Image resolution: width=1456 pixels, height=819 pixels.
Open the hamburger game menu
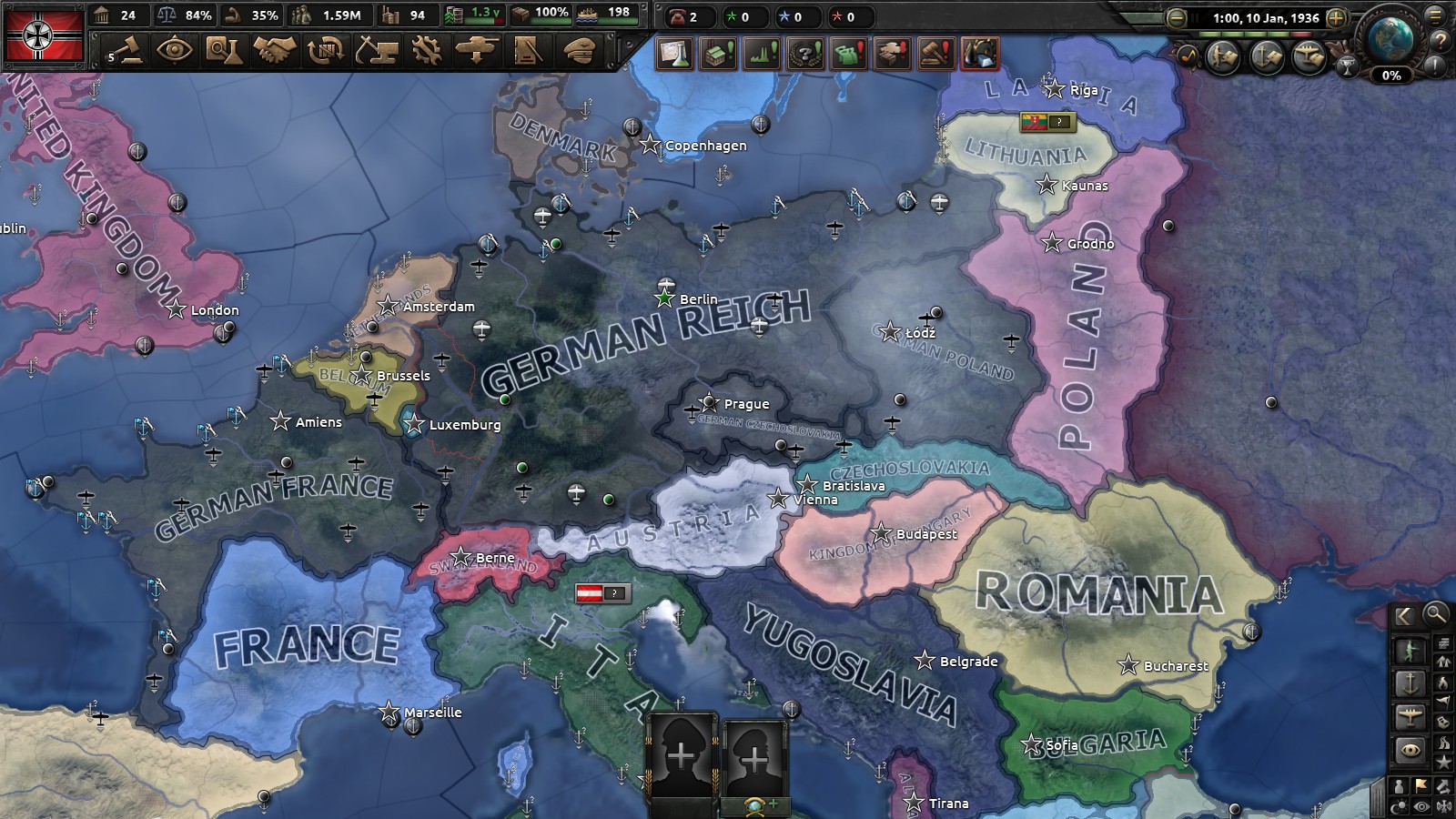(x=1434, y=17)
